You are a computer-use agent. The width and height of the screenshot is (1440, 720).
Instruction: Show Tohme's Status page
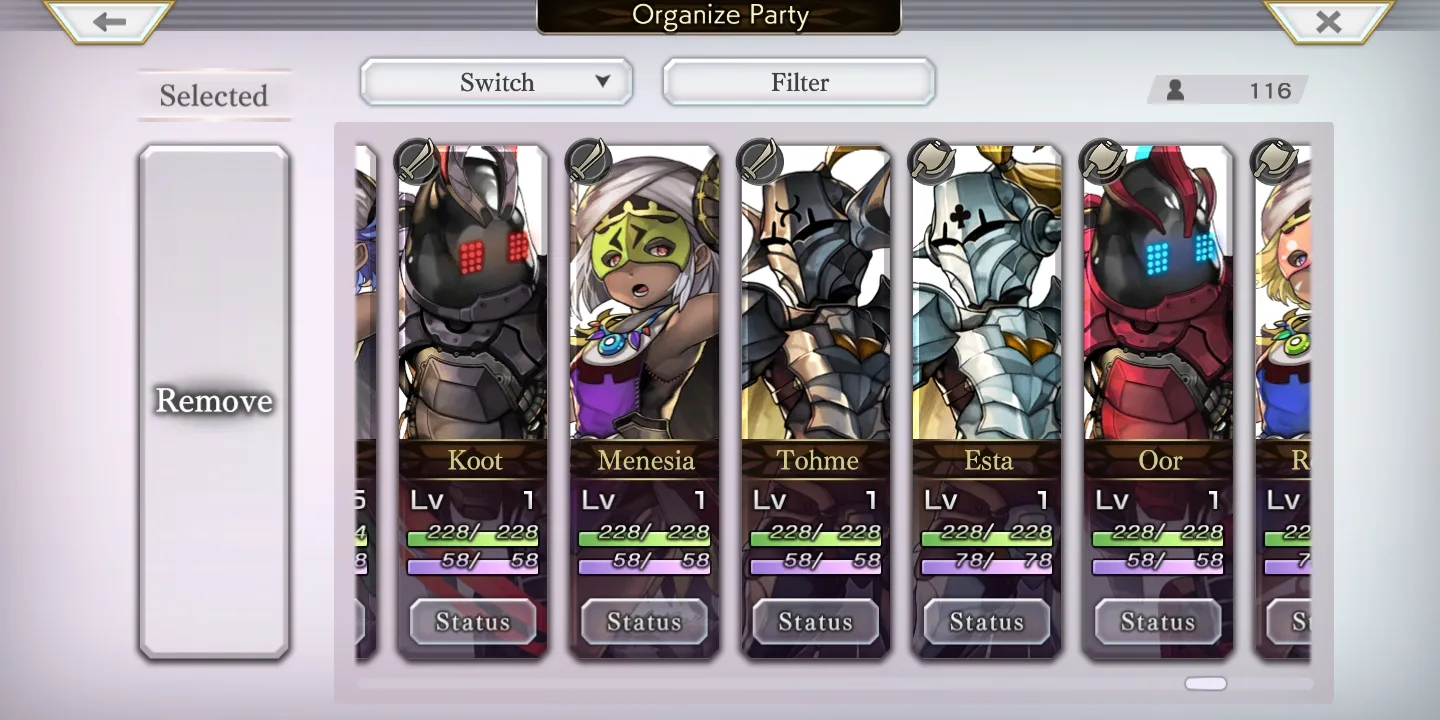coord(816,622)
